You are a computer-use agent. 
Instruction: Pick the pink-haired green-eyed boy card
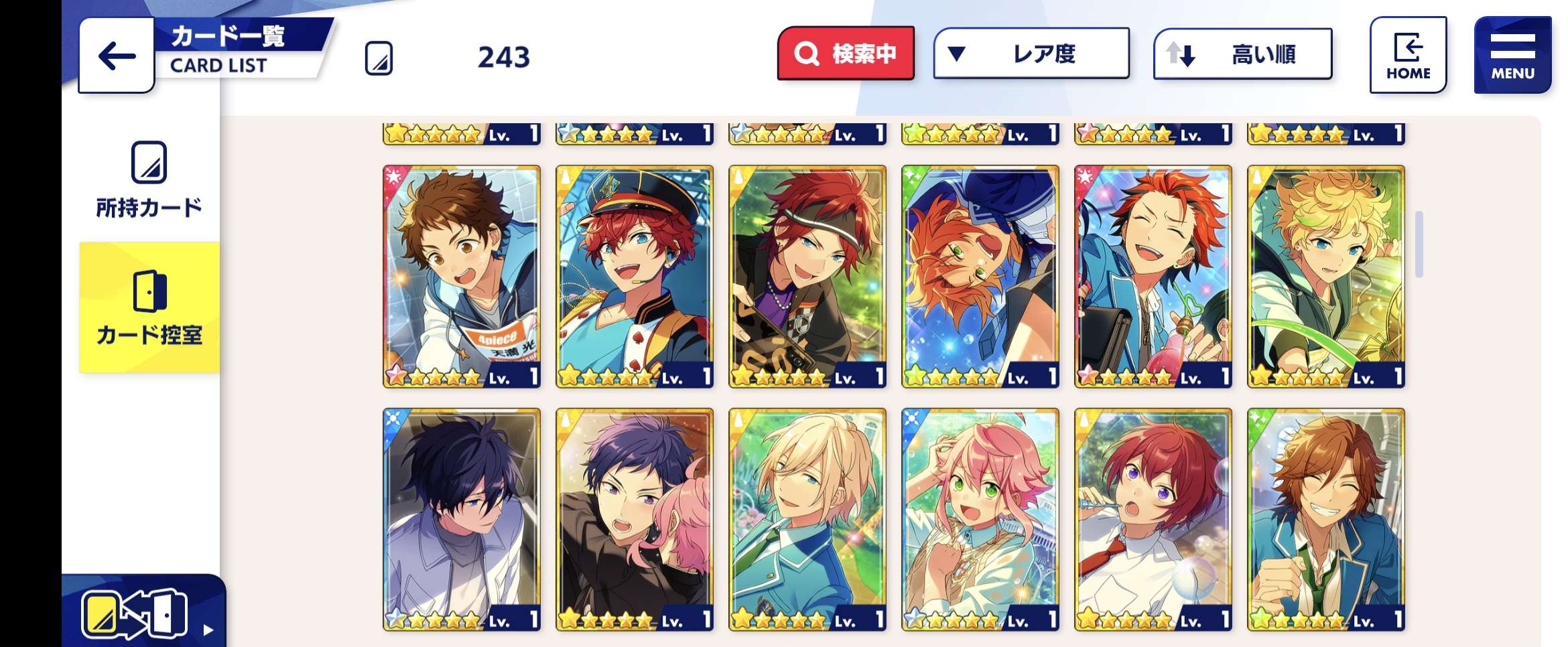980,520
